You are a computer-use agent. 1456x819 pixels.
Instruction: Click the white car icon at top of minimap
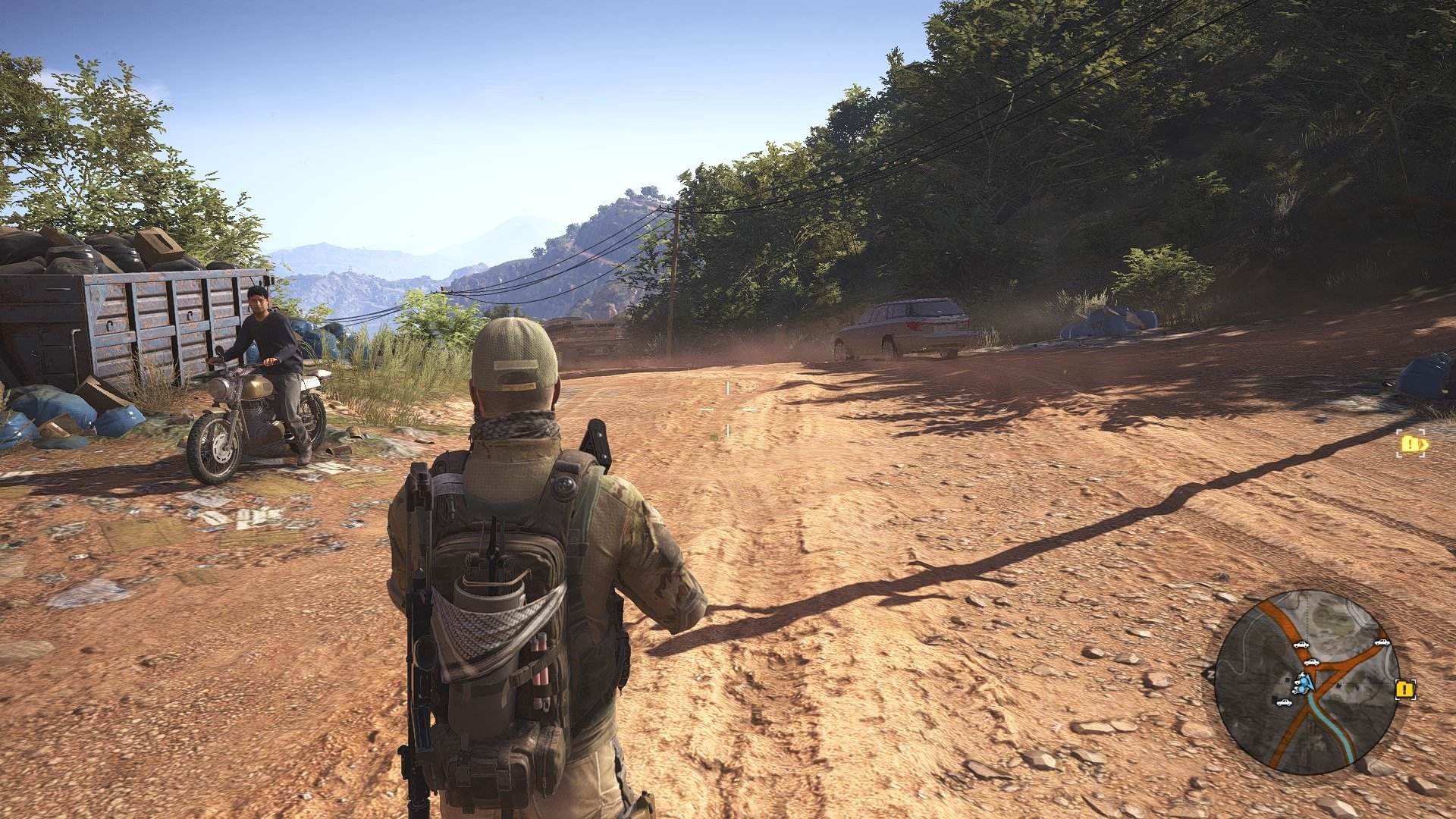[x=1301, y=645]
